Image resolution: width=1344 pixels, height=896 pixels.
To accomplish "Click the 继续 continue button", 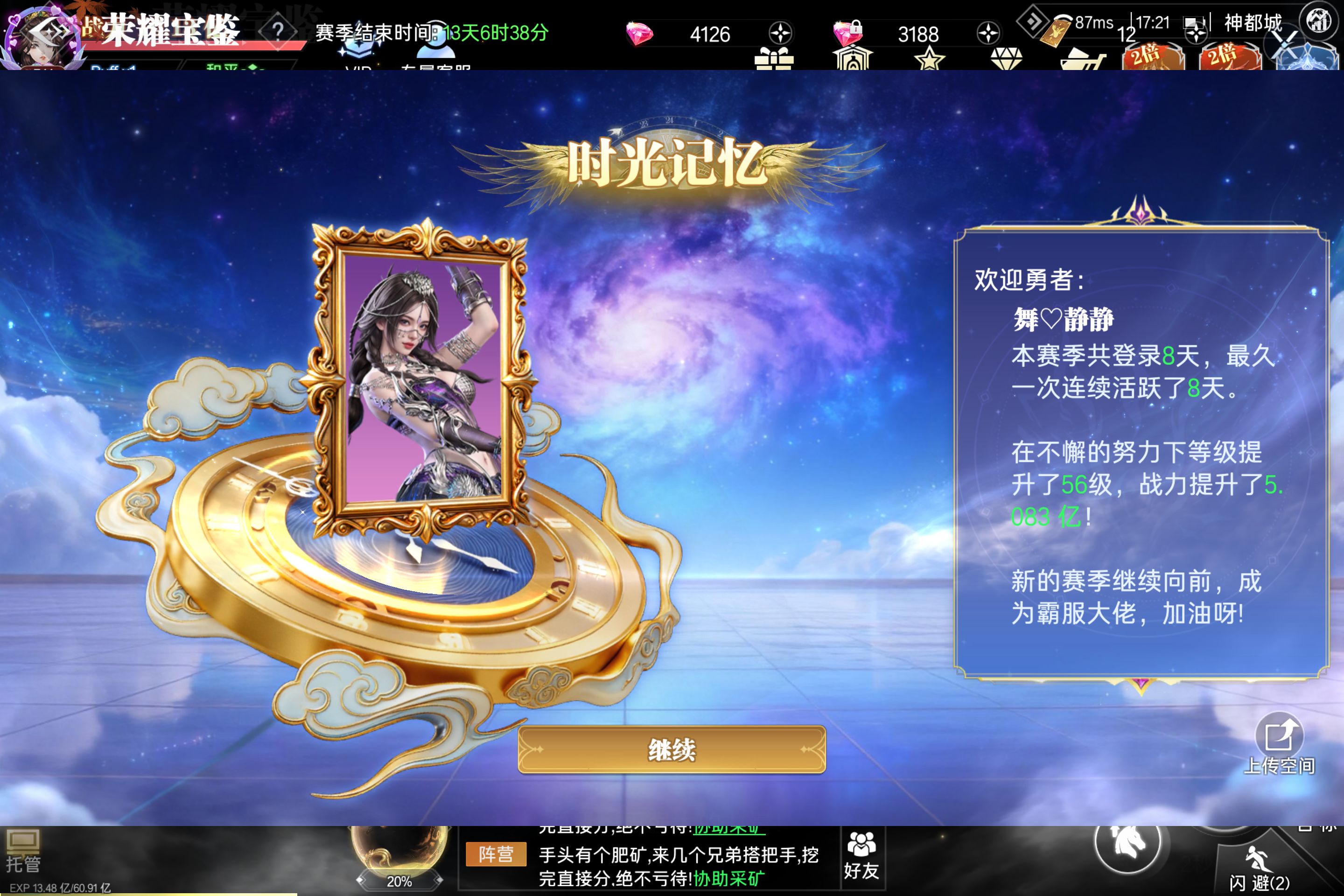I will click(x=672, y=749).
